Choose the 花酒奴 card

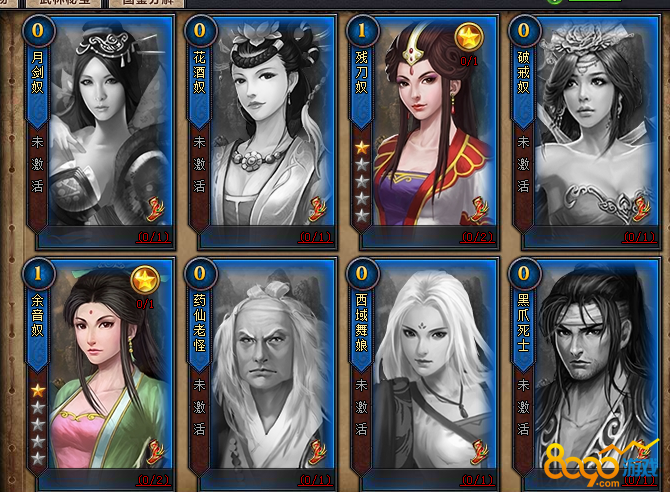click(260, 130)
